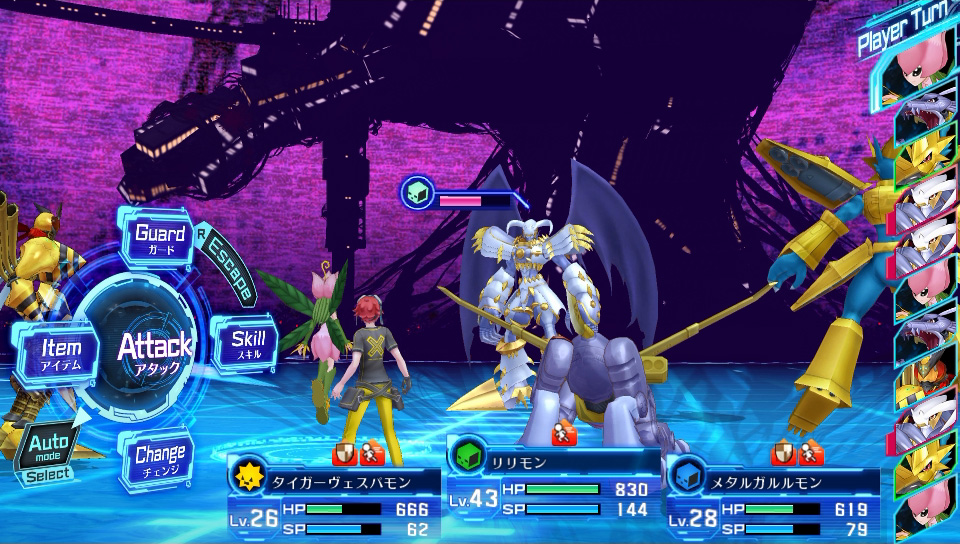Open the Item menu

coord(60,354)
